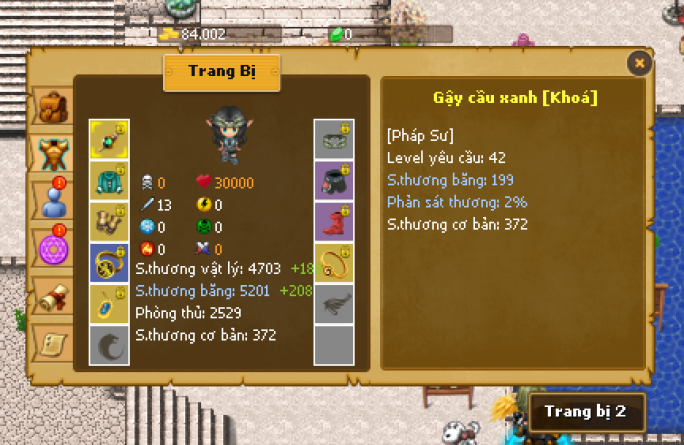Open the blue character profile tab
Image resolution: width=684 pixels, height=445 pixels.
pos(50,200)
